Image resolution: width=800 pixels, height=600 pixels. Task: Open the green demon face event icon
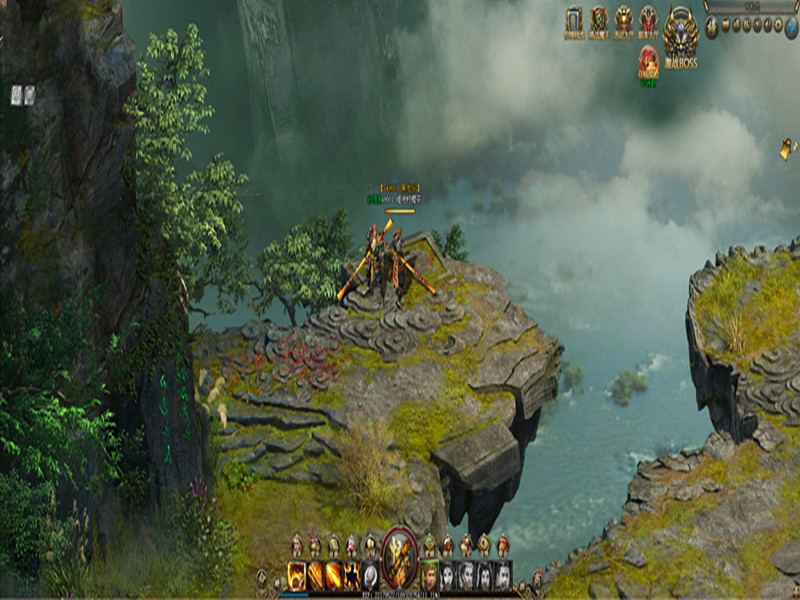point(599,20)
